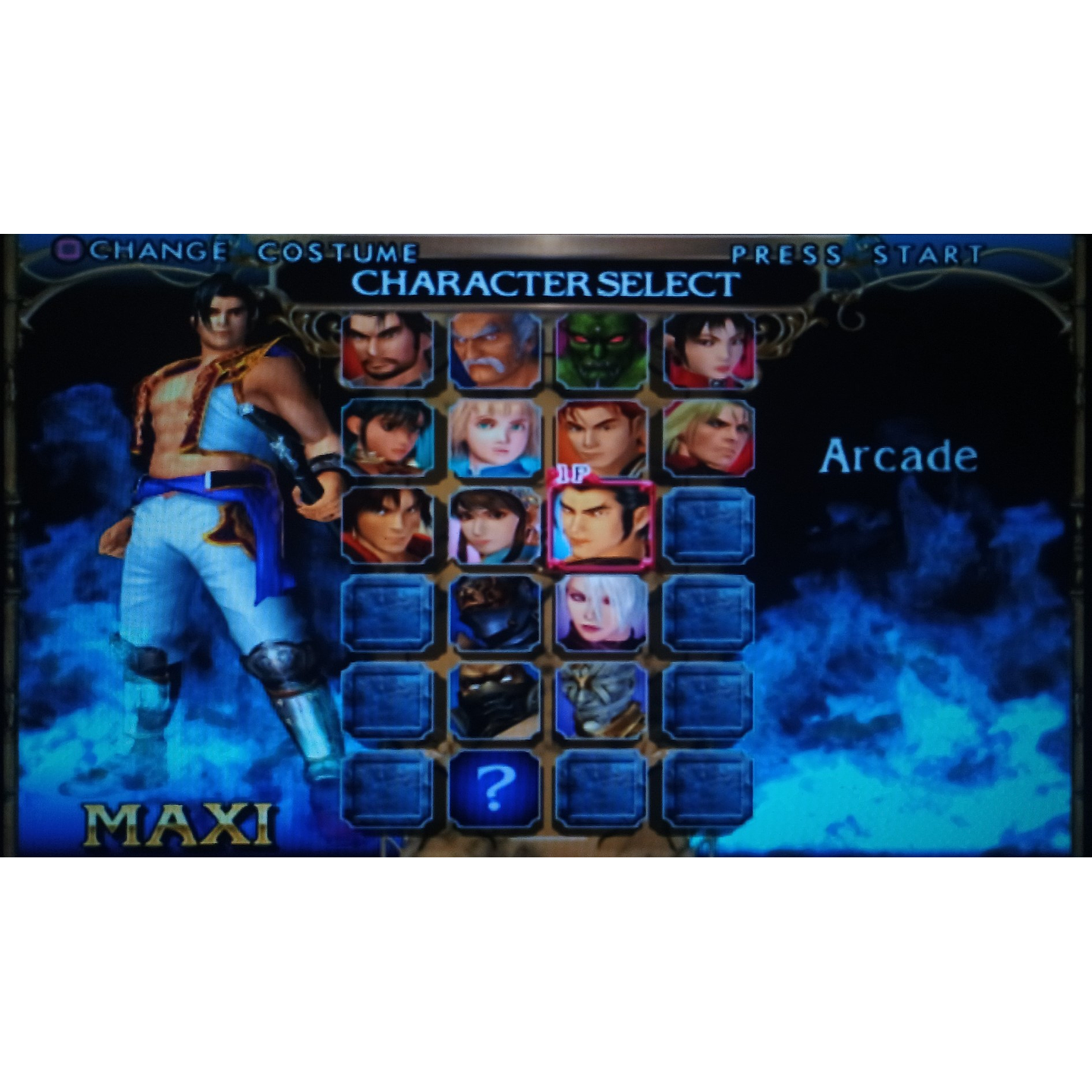Pick Nightmare's dark armored portrait
This screenshot has width=1092, height=1092.
click(494, 615)
